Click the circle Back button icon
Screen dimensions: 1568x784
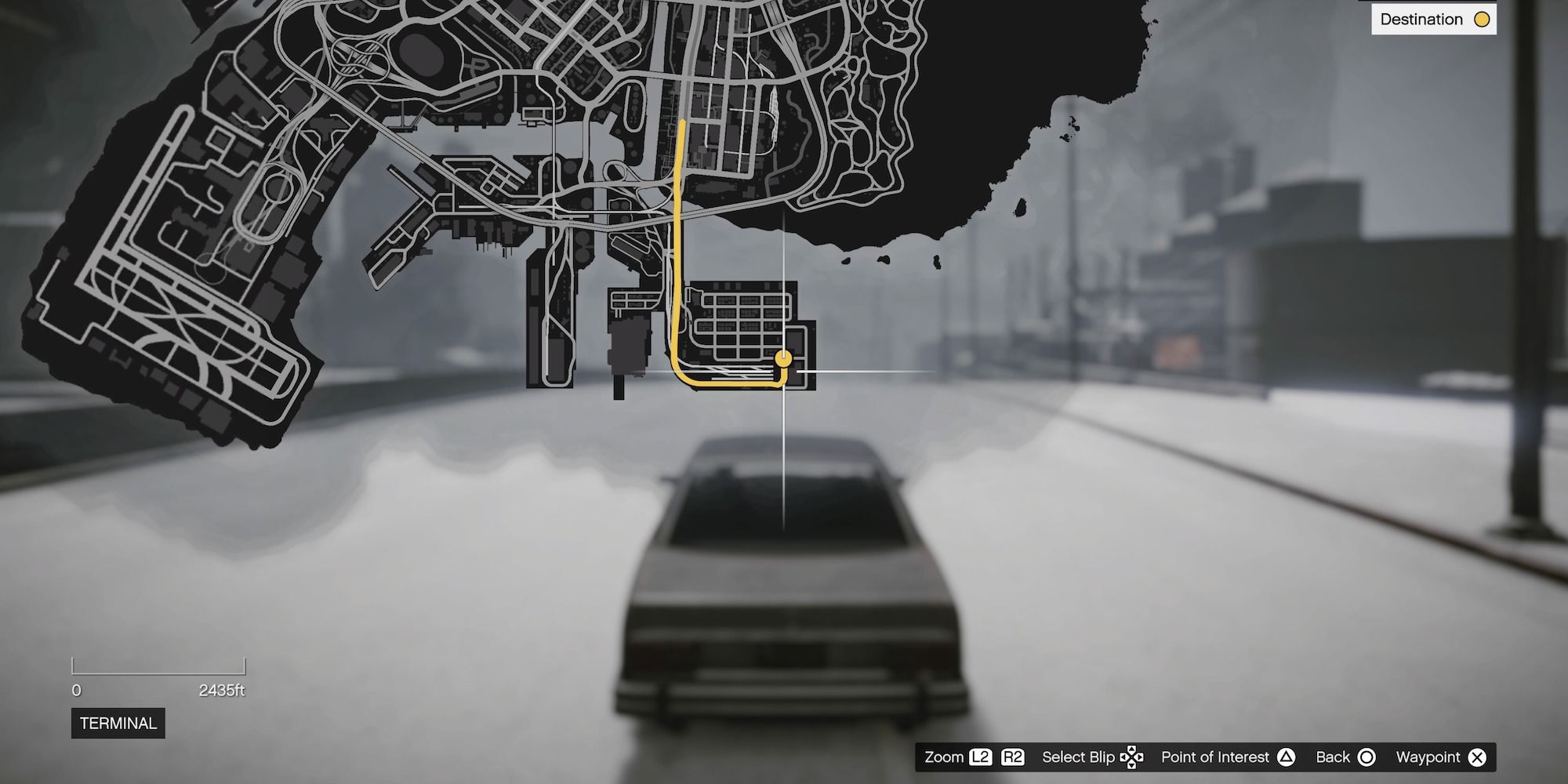point(1366,757)
